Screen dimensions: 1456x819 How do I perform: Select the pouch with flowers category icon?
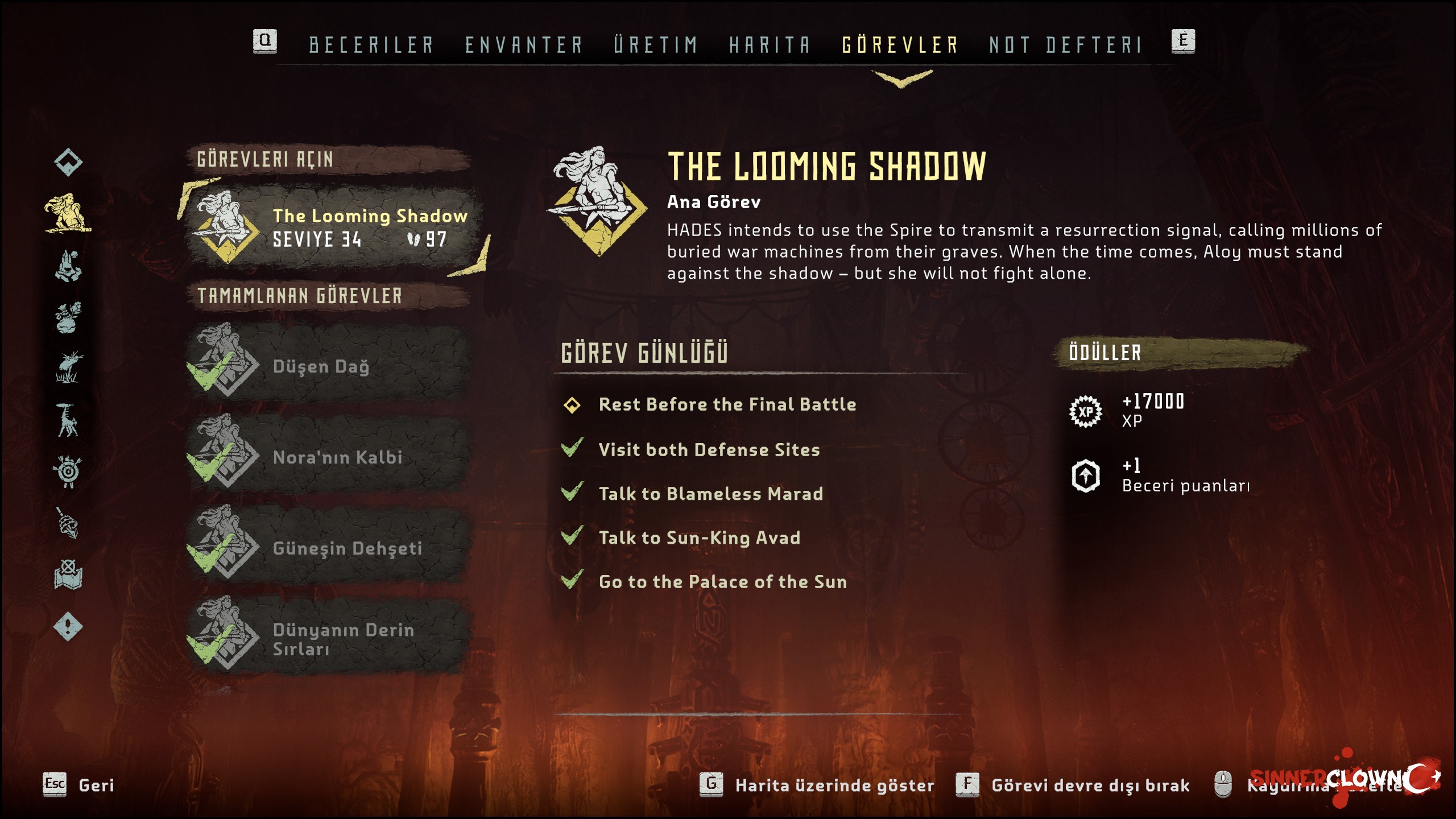68,317
